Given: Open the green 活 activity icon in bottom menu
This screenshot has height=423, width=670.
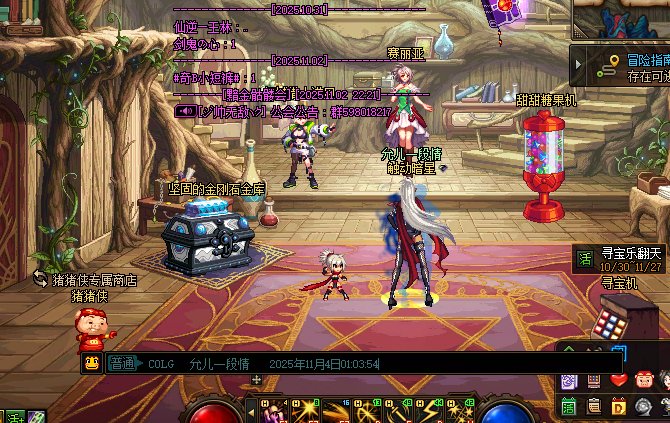Looking at the screenshot, I should click(x=568, y=406).
